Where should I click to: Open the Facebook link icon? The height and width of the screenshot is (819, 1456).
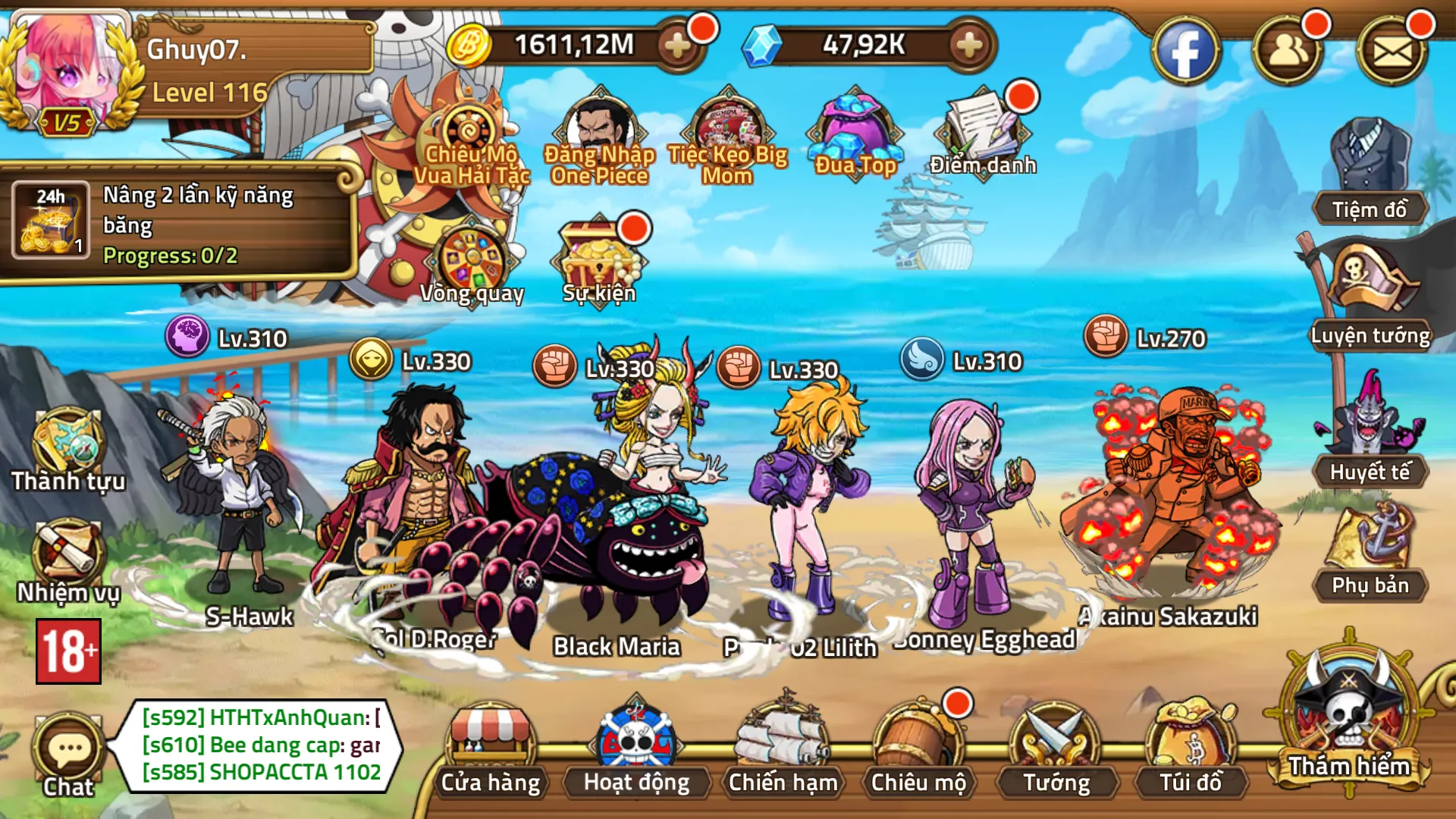point(1185,51)
